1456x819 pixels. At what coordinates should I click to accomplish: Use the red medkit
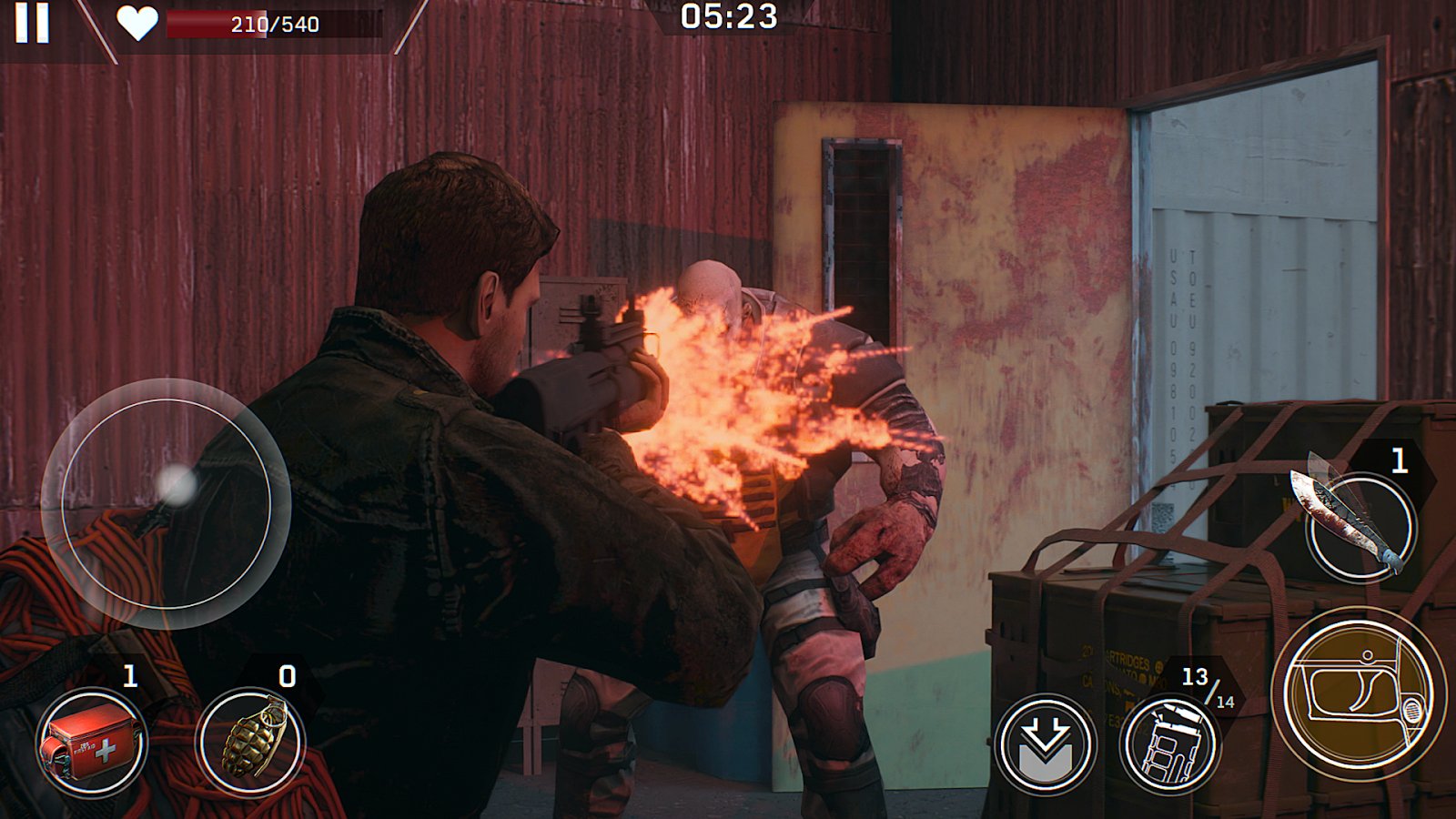92,743
